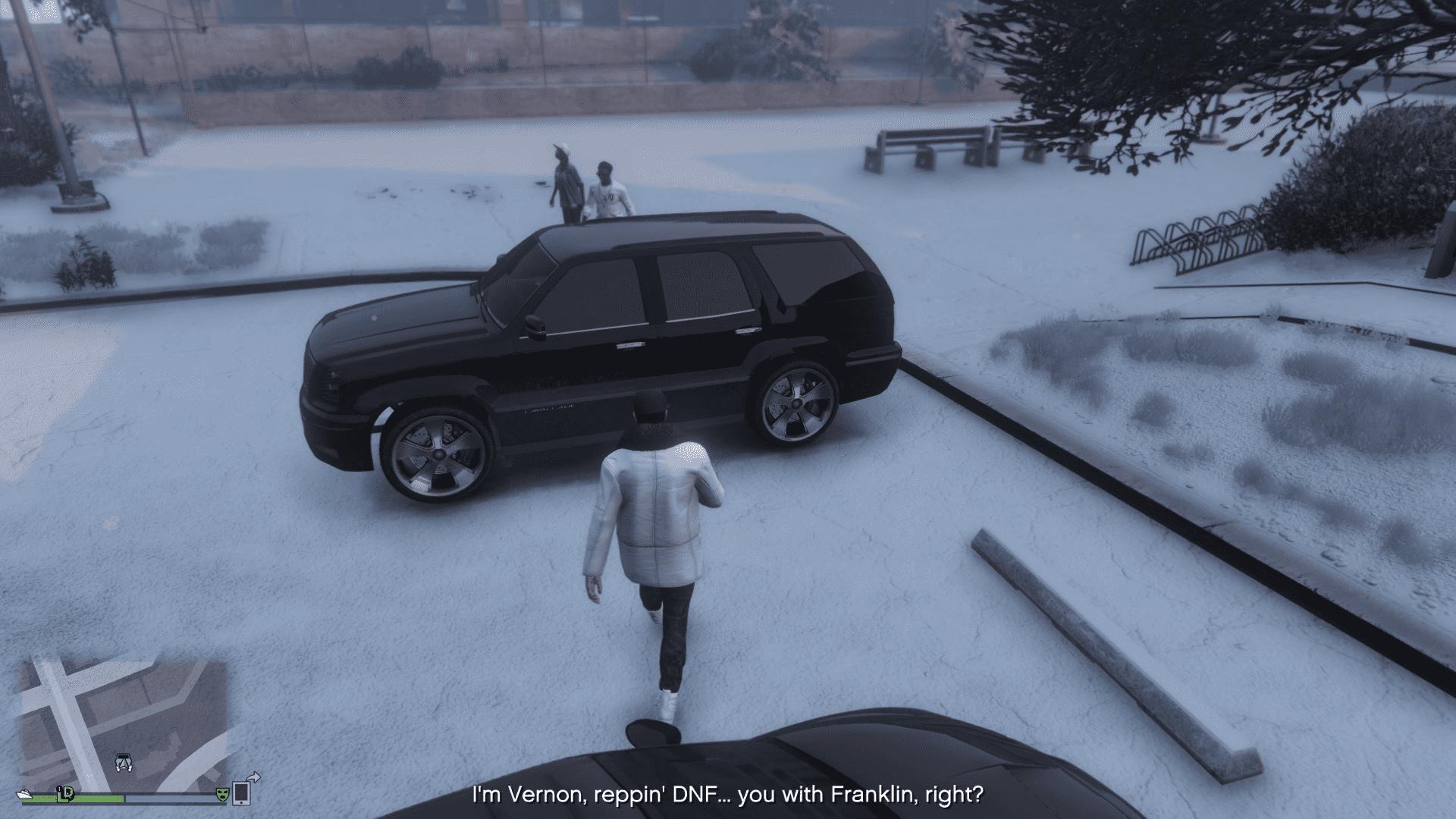Select the green mask blip on the radar
Screen dimensions: 1456x819
pos(222,794)
